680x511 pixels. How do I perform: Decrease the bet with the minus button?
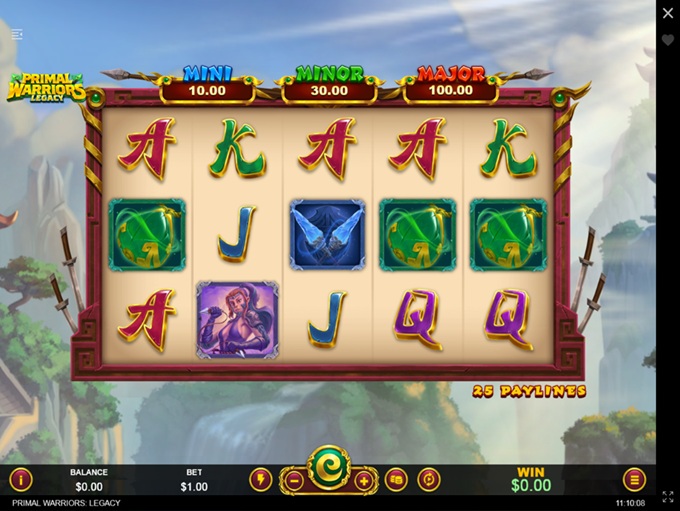pos(294,480)
